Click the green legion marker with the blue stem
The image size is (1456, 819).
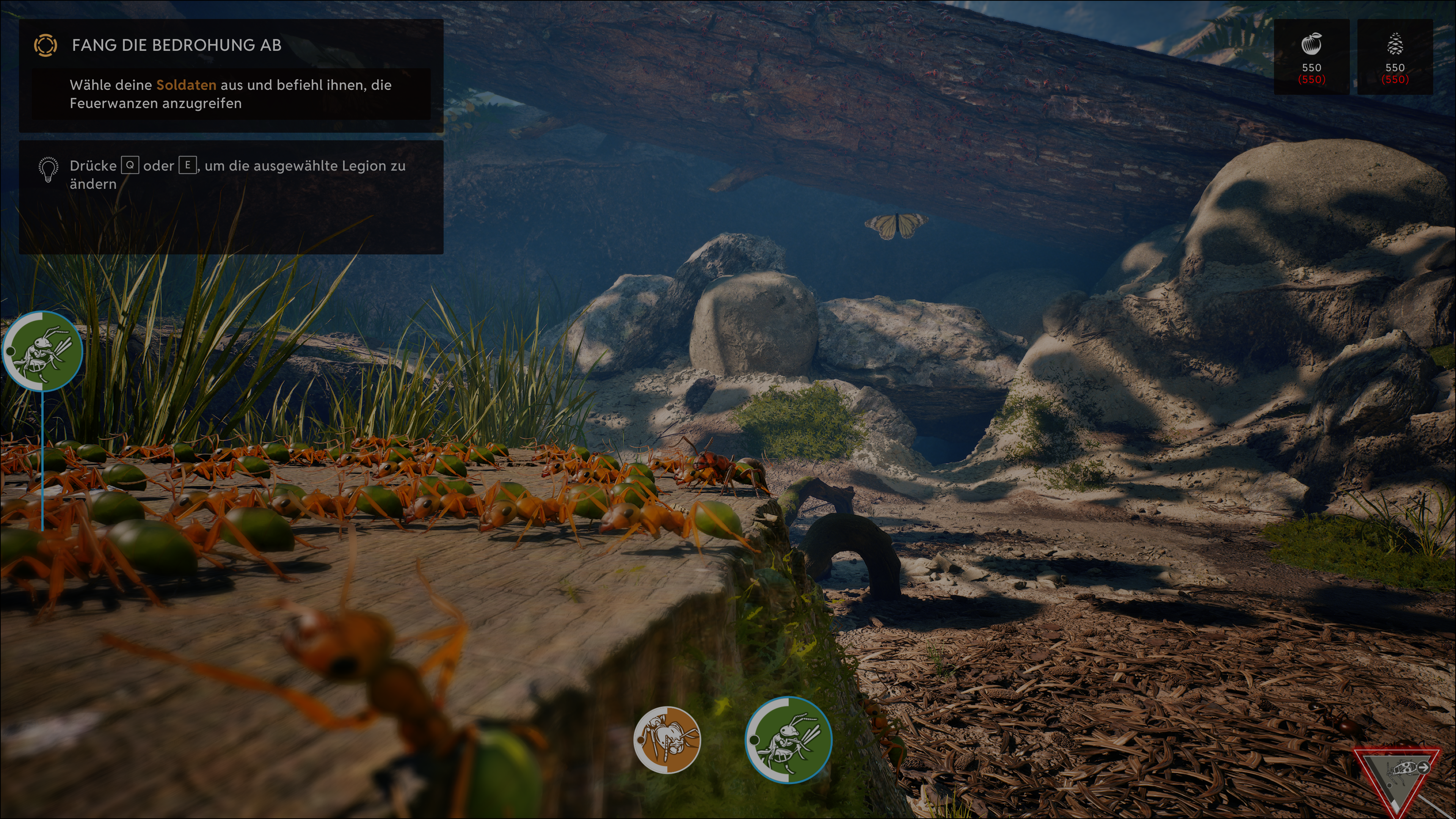43,351
